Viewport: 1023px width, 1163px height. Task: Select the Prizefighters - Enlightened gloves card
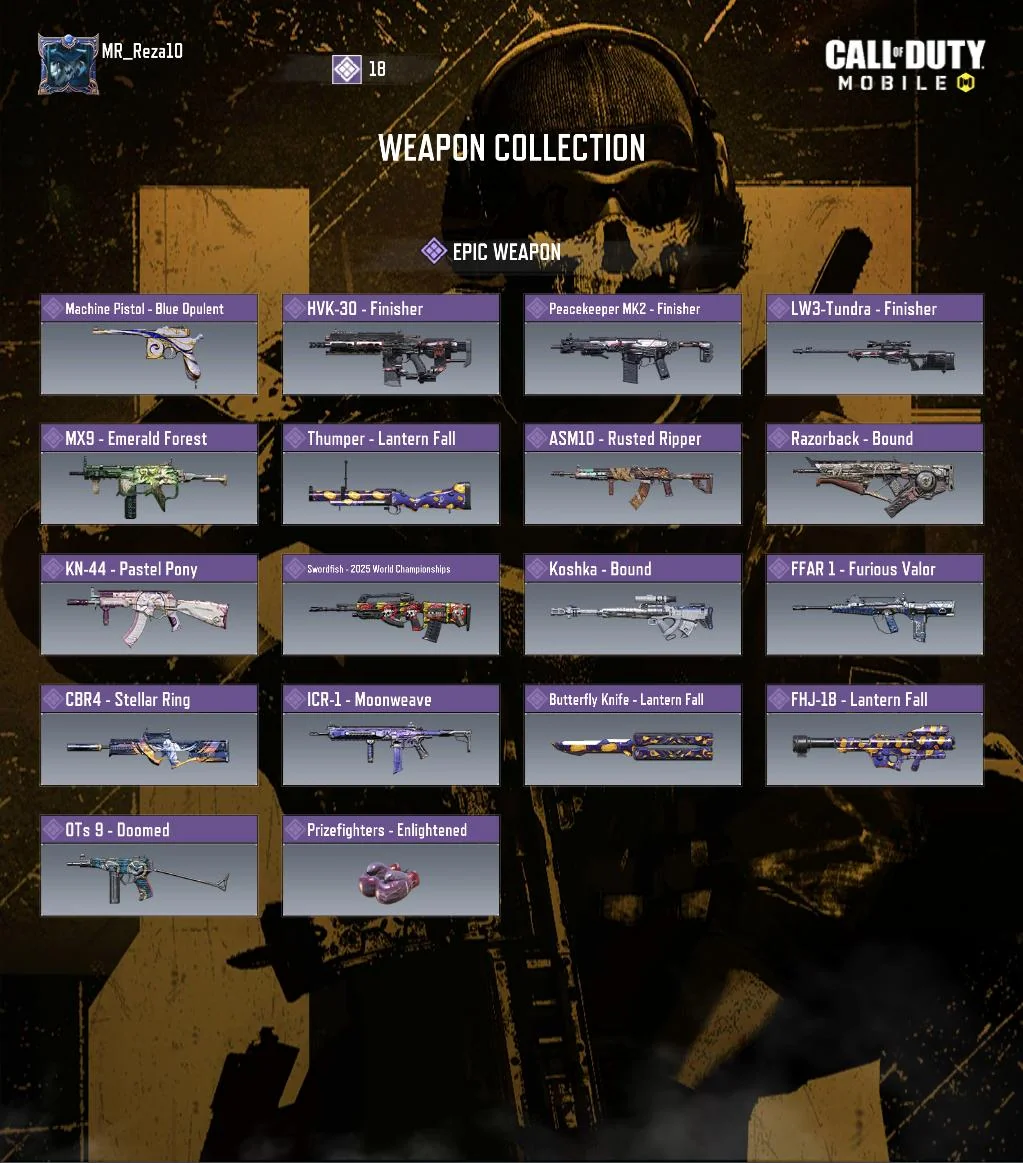point(391,867)
